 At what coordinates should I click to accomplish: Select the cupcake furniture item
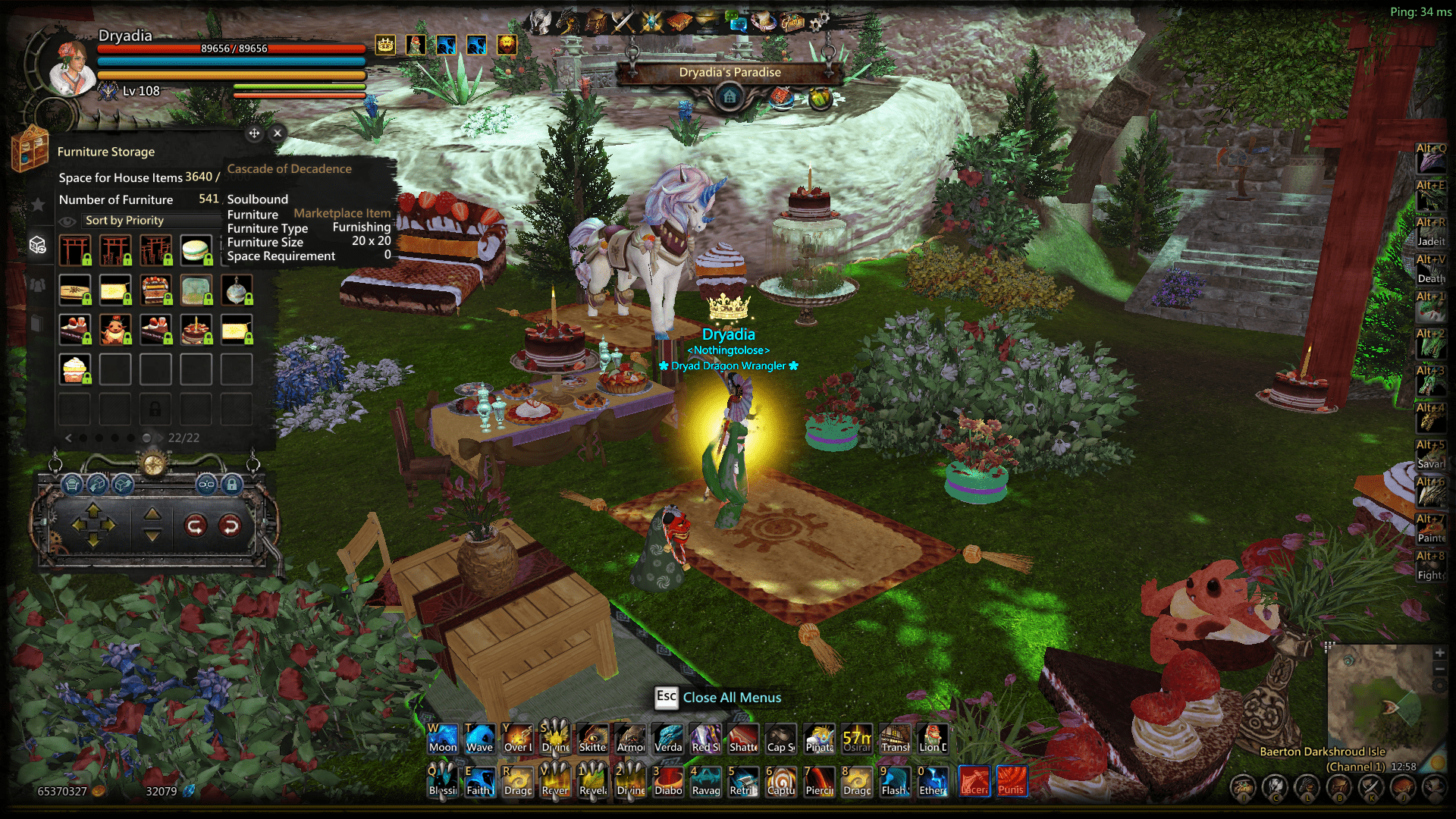point(75,369)
